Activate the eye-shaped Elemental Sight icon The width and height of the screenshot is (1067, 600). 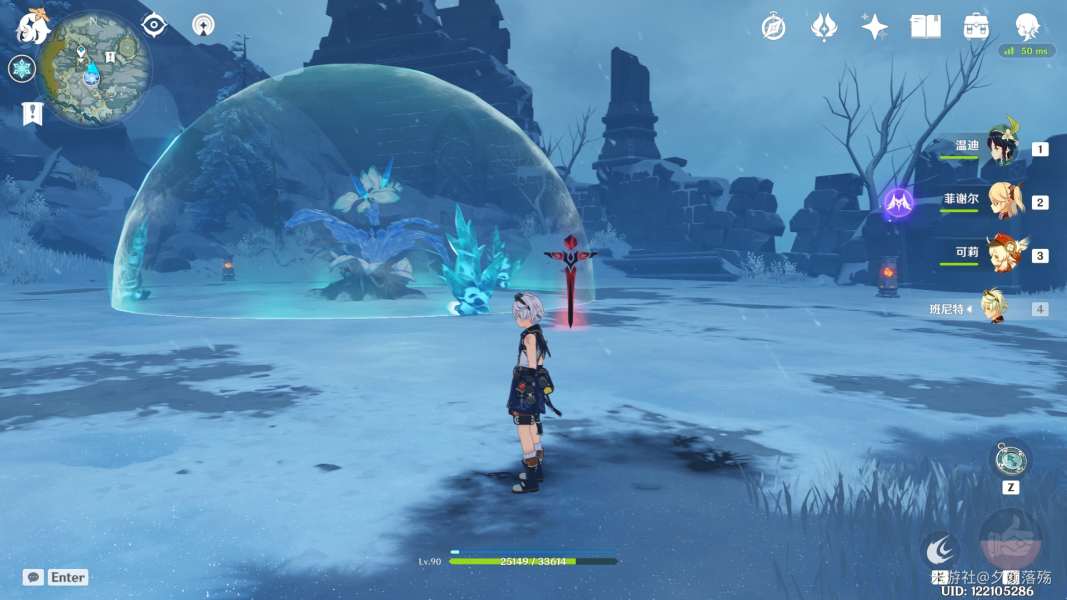(154, 25)
